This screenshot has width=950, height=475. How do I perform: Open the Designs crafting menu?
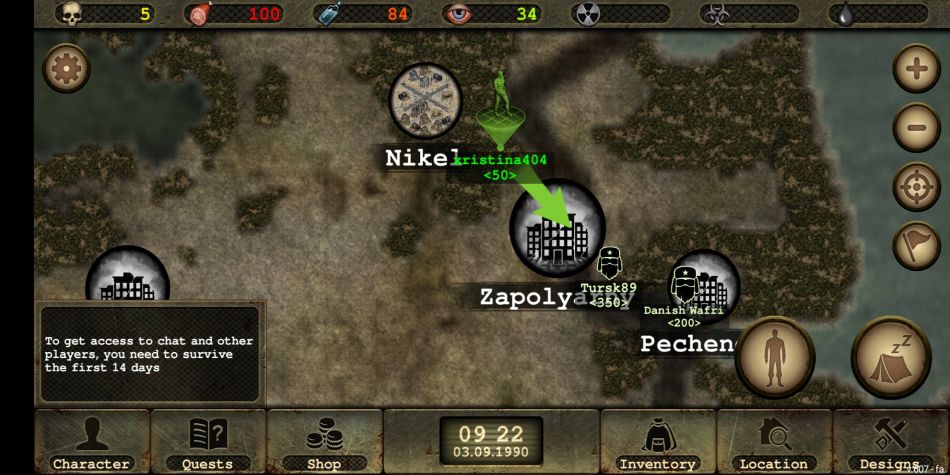point(890,441)
